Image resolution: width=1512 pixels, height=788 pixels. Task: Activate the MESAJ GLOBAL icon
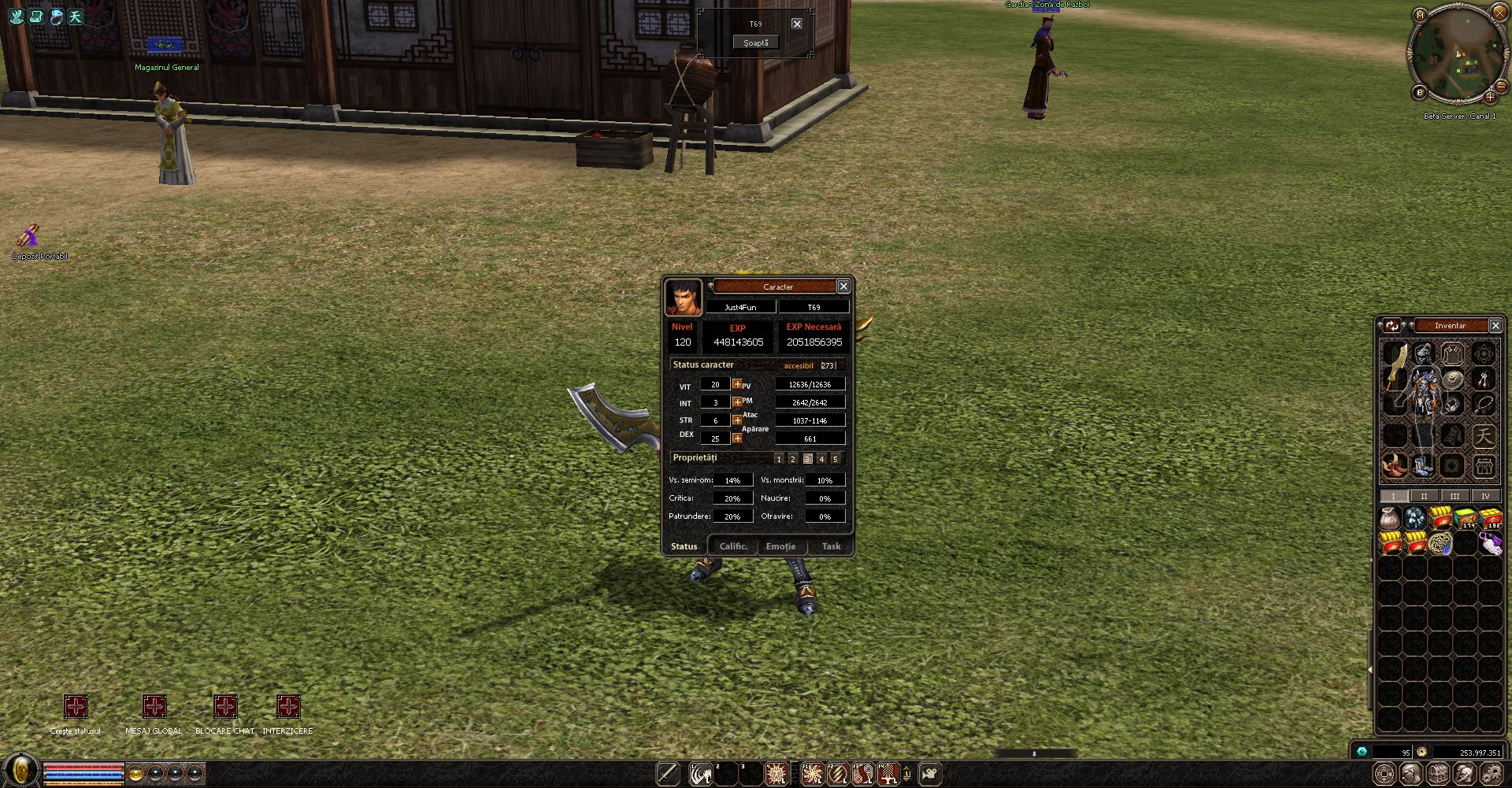(x=154, y=706)
